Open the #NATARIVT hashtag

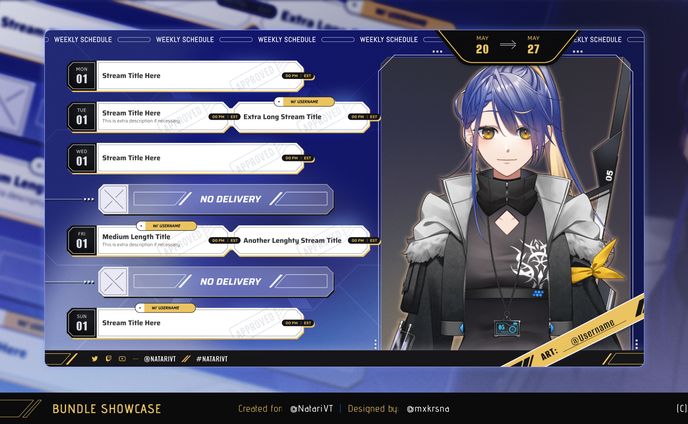tap(212, 358)
